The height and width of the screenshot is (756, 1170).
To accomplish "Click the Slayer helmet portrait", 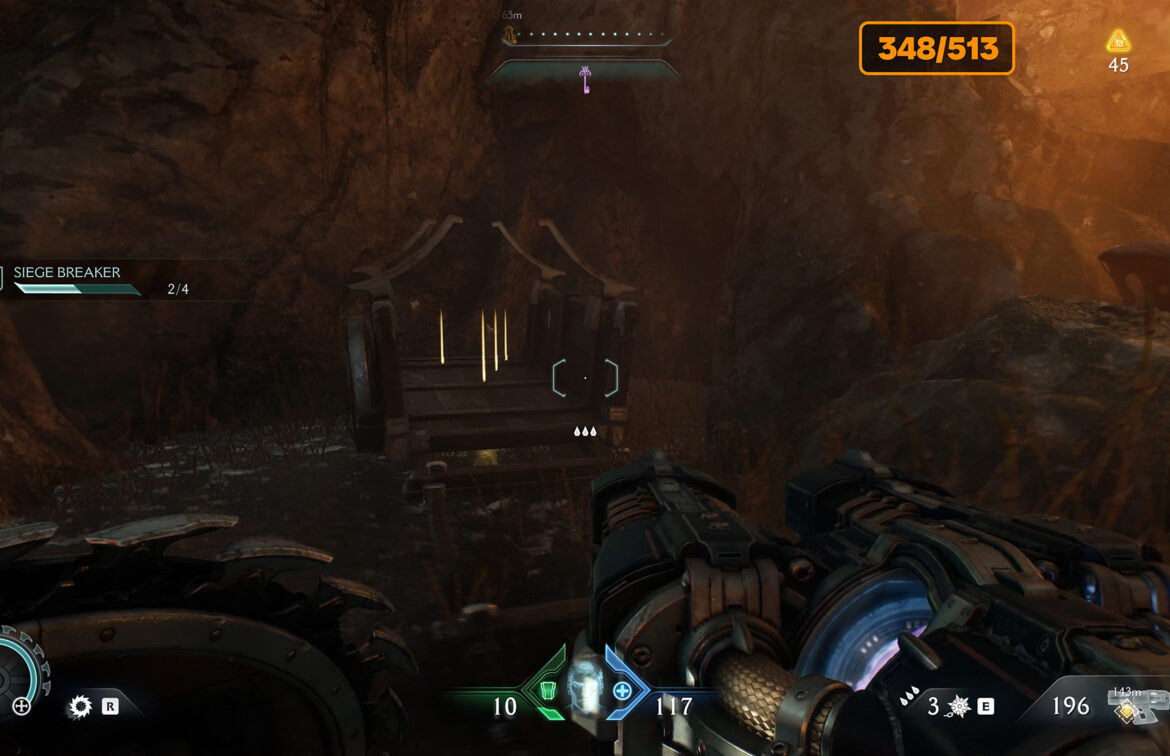I will coord(584,688).
